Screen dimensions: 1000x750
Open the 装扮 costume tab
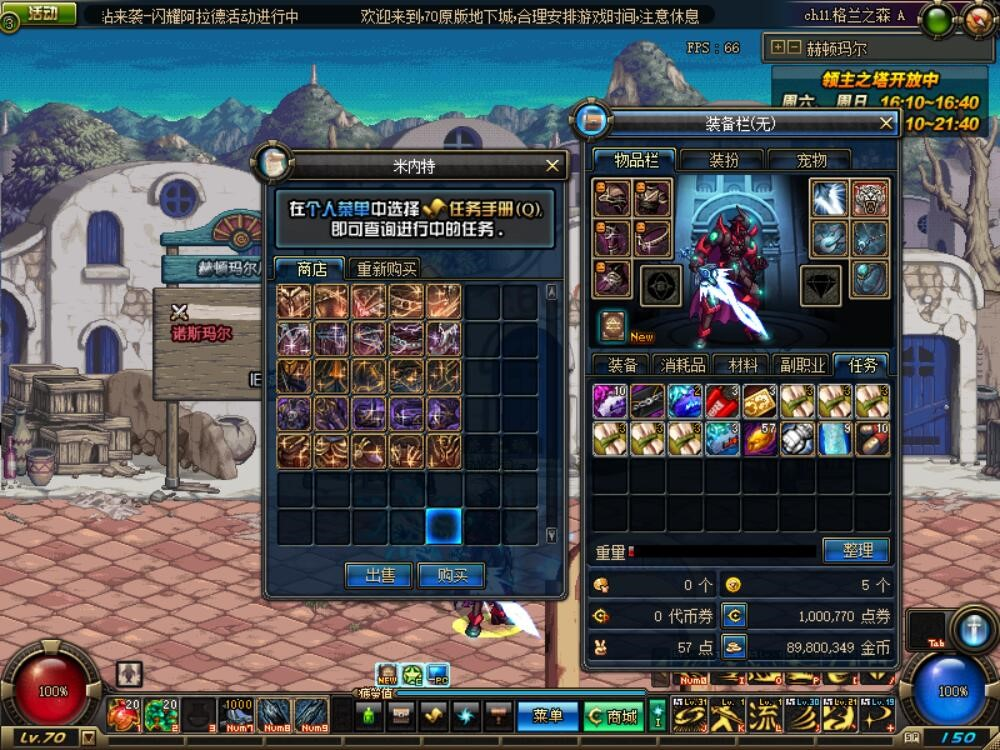[x=723, y=160]
